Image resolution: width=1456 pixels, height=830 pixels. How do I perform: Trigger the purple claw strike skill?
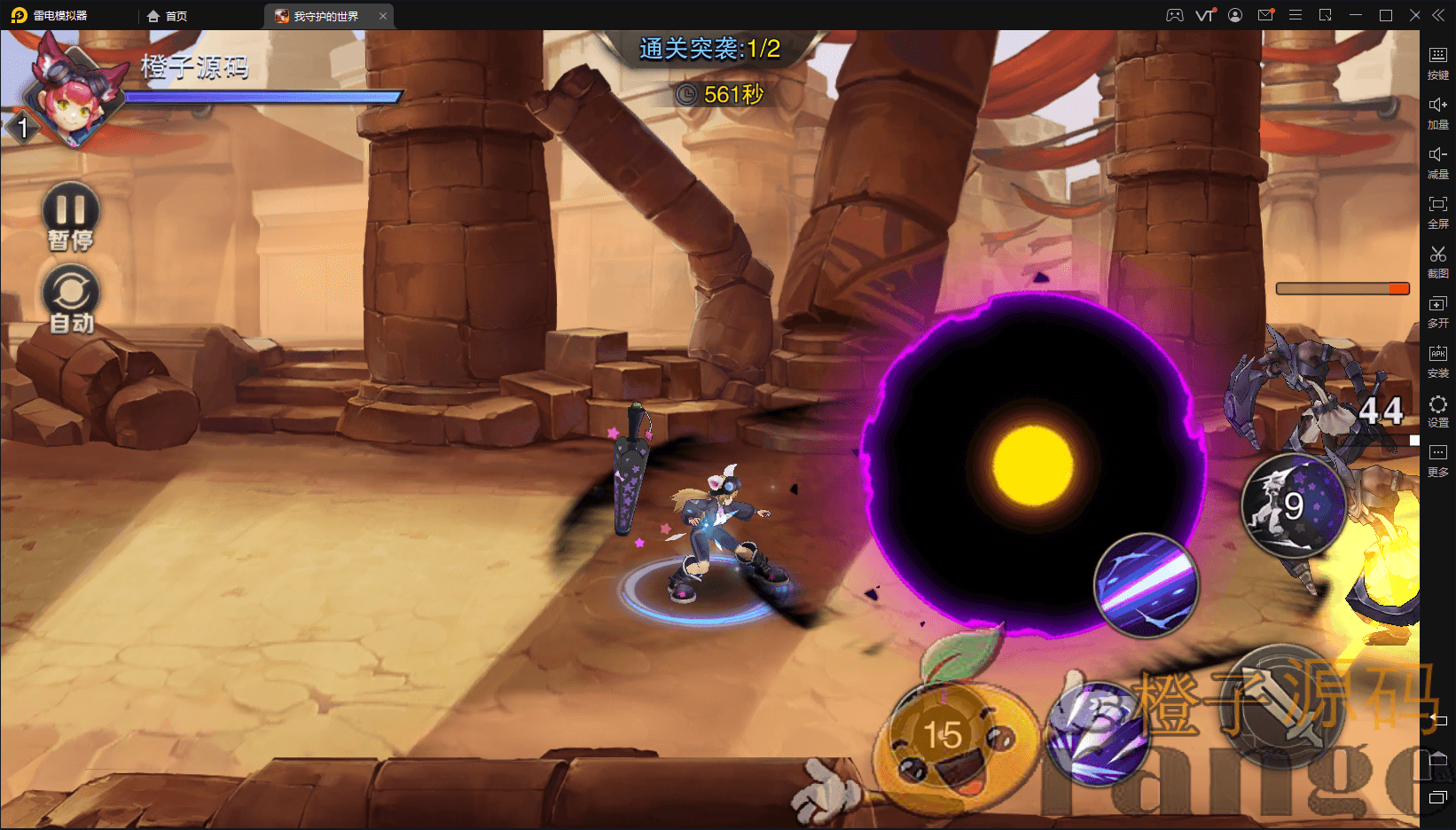pos(1098,732)
